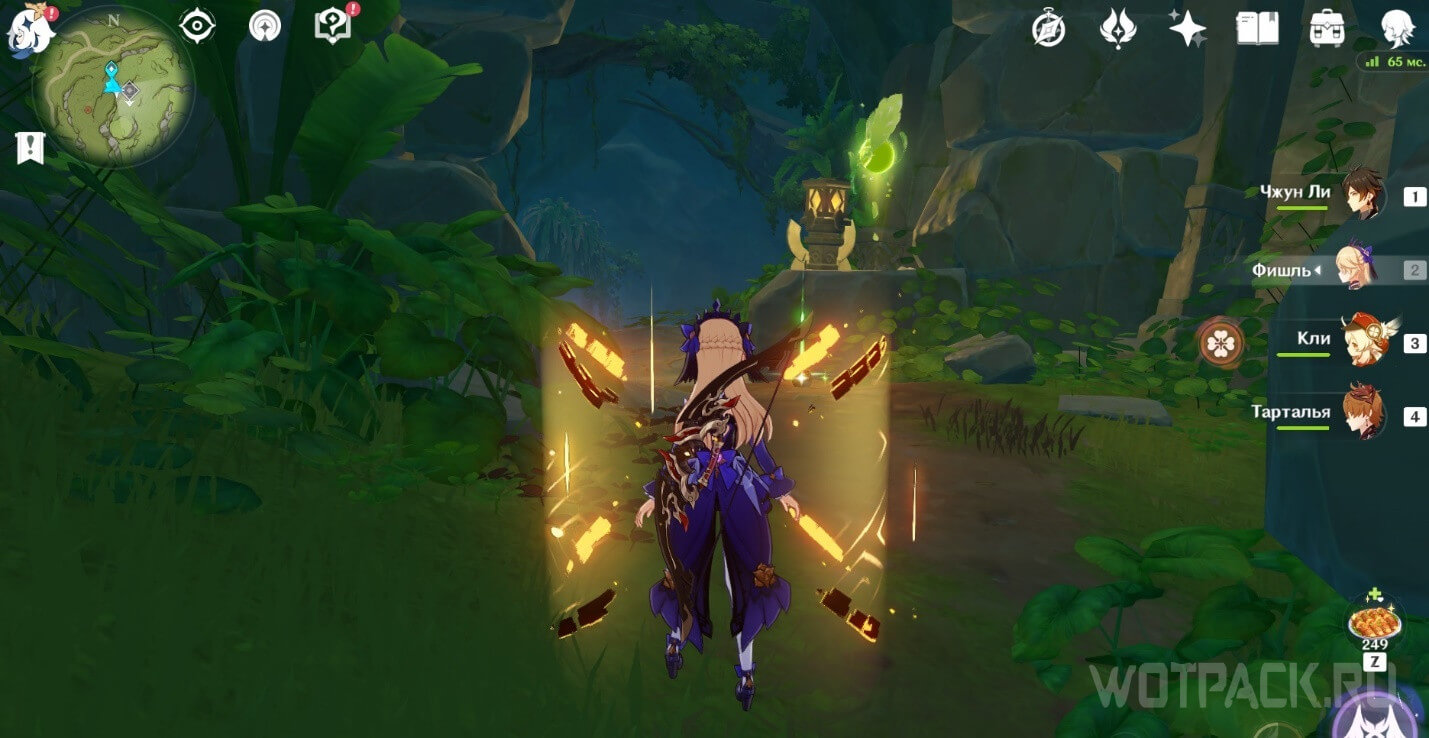Click the flower badge beside Кли
Viewport: 1429px width, 738px height.
[1221, 342]
